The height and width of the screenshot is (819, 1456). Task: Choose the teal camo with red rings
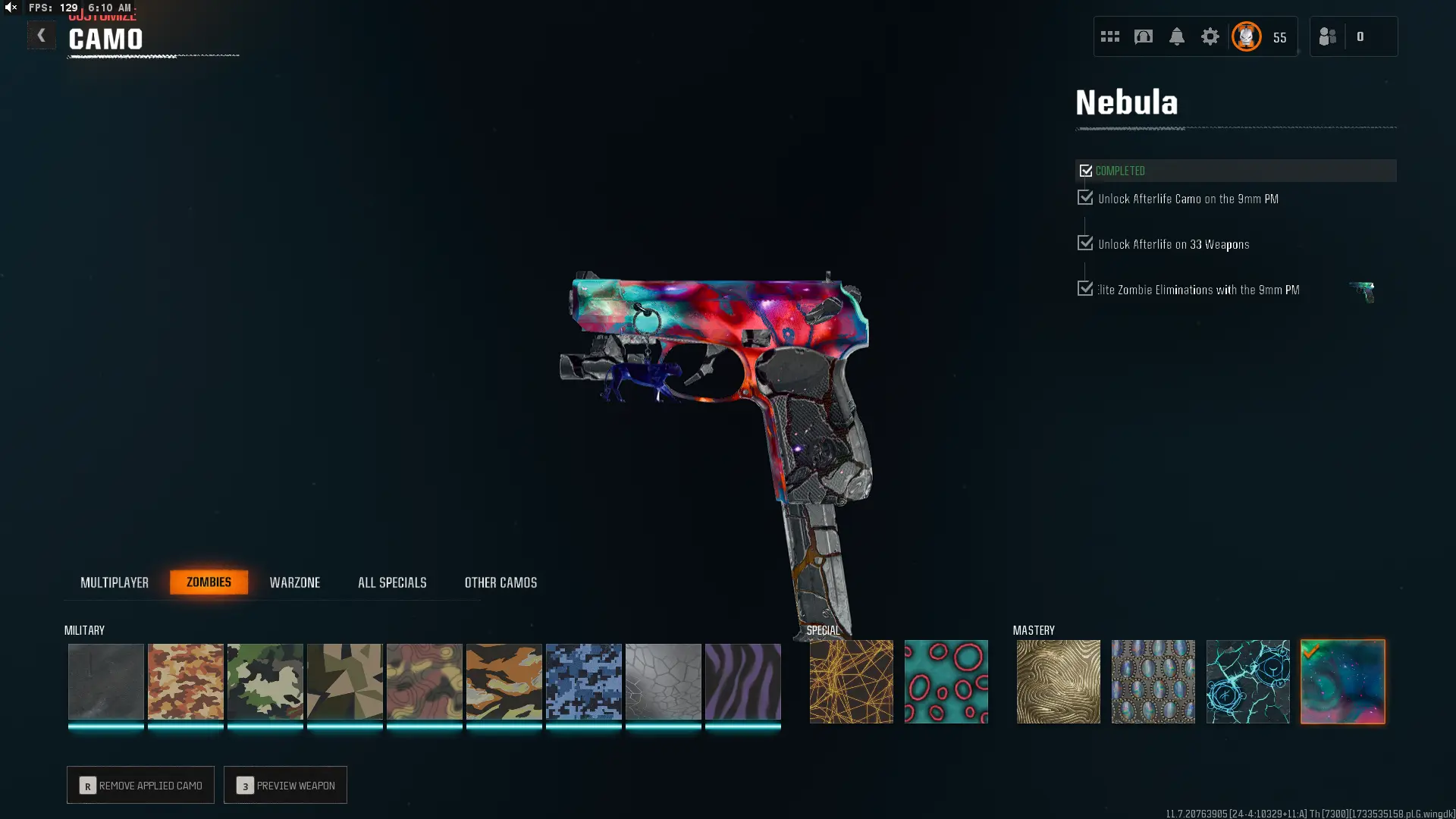pyautogui.click(x=946, y=681)
